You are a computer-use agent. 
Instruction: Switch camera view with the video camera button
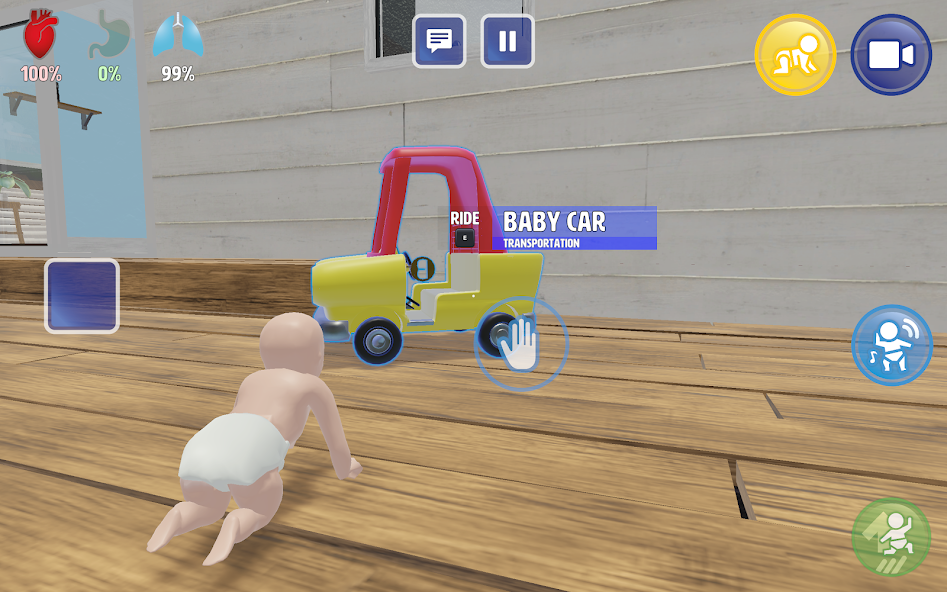891,55
